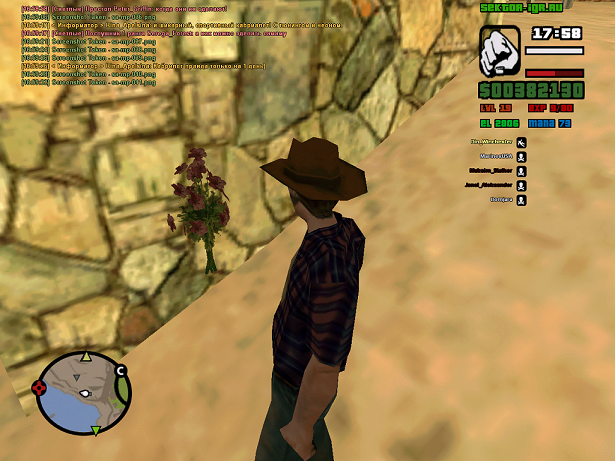The height and width of the screenshot is (461, 616).
Task: Choose the Malcolm_Stalker kill list row
Action: pyautogui.click(x=494, y=171)
